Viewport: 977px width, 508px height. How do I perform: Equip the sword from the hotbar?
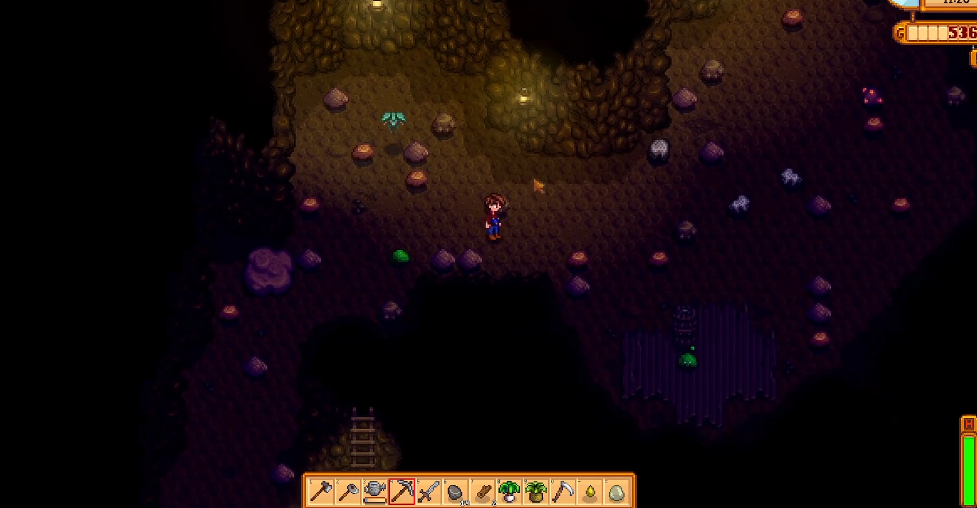point(429,491)
